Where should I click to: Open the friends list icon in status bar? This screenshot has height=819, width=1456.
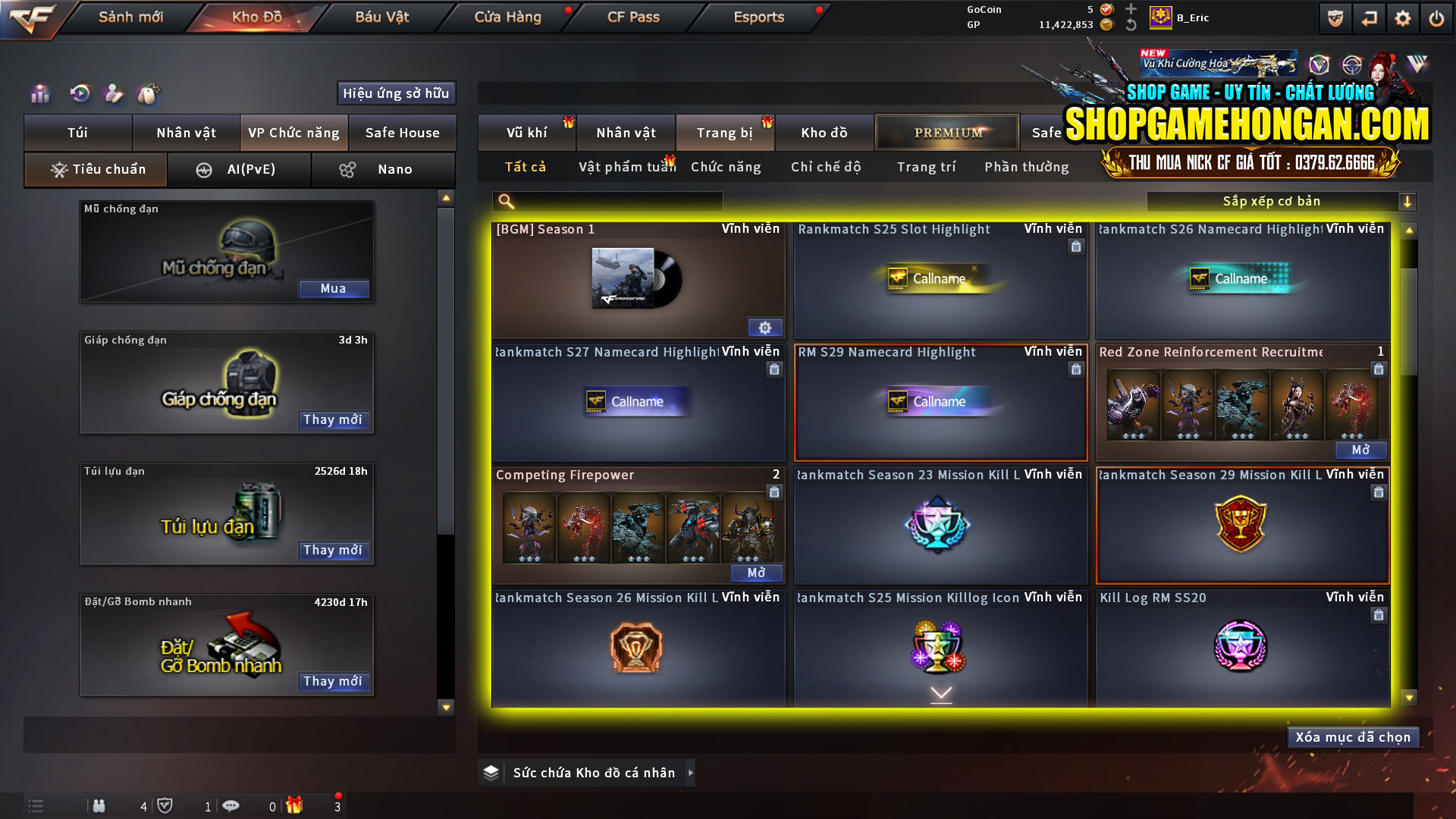[99, 806]
